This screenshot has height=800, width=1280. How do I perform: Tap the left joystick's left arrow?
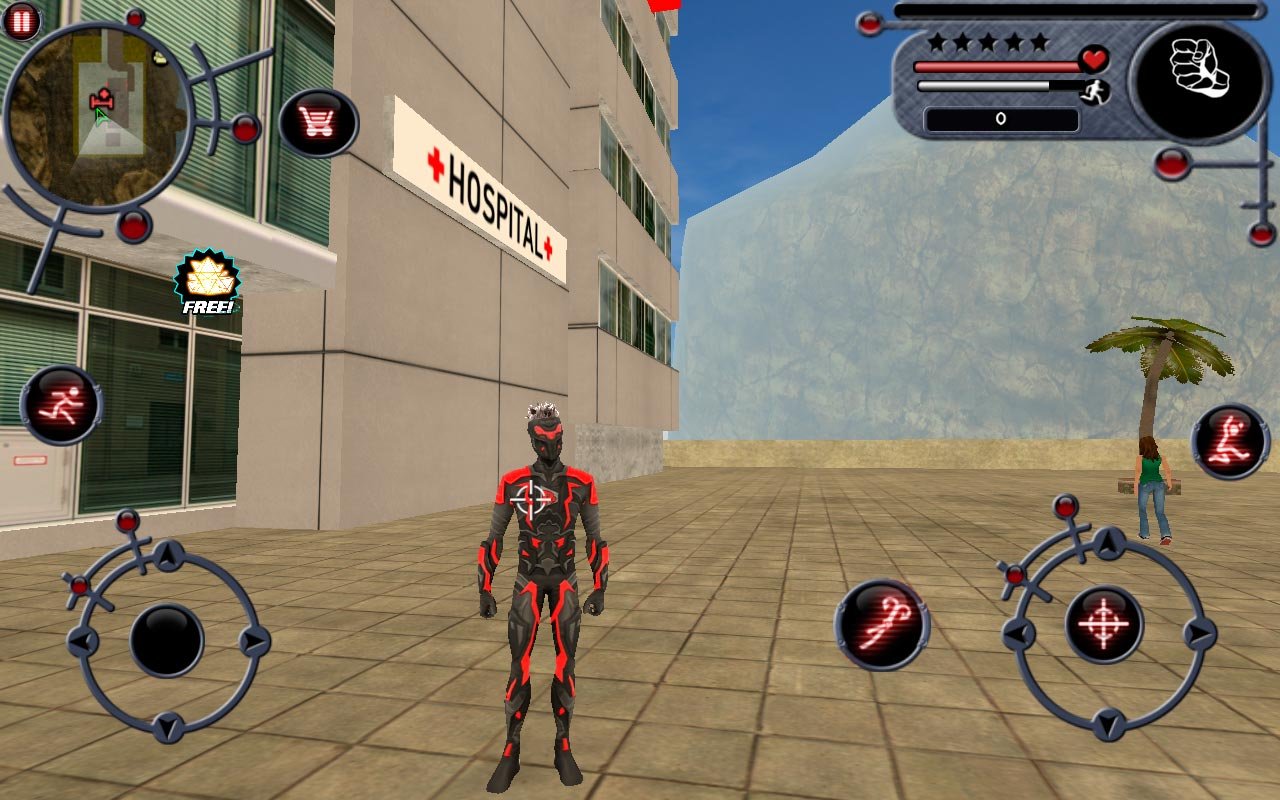82,640
